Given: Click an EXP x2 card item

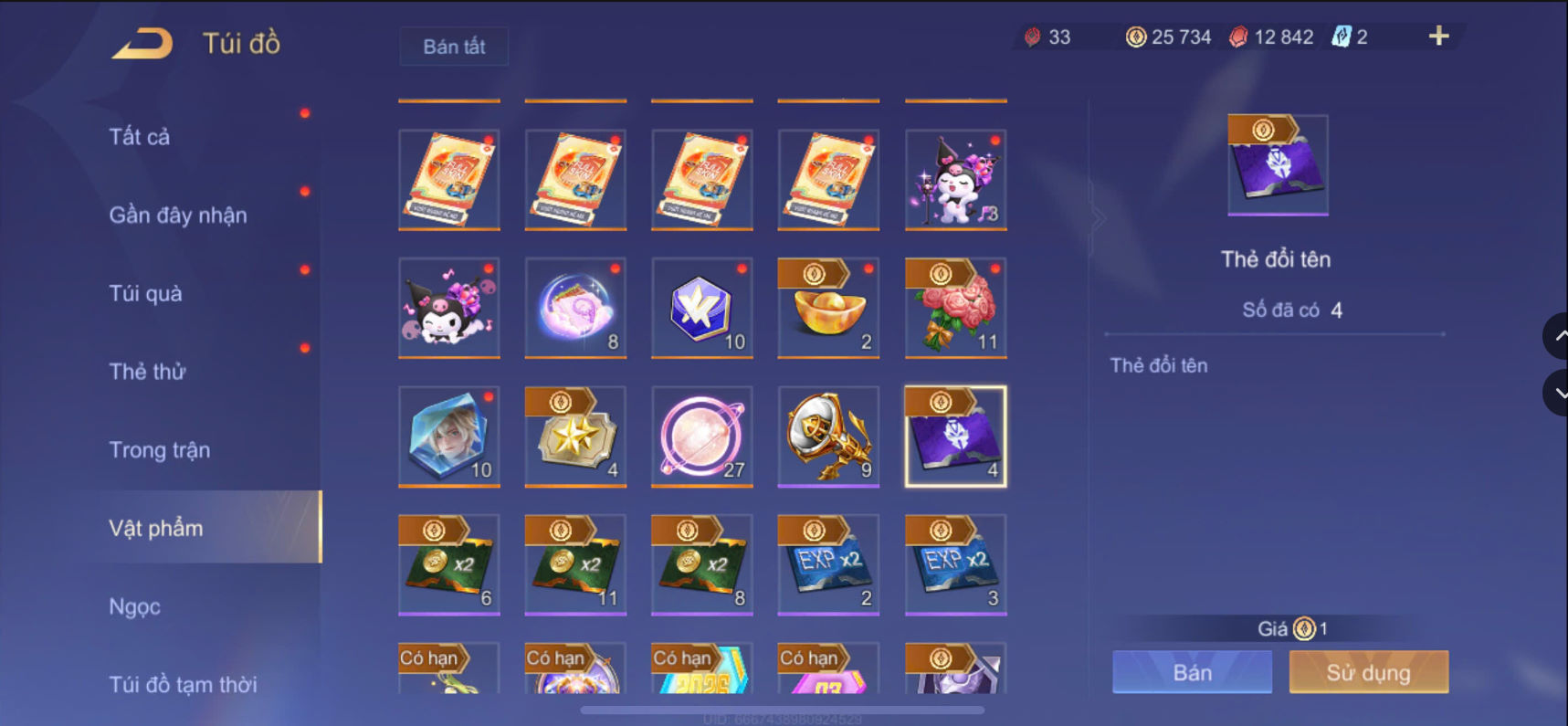Looking at the screenshot, I should pyautogui.click(x=827, y=564).
